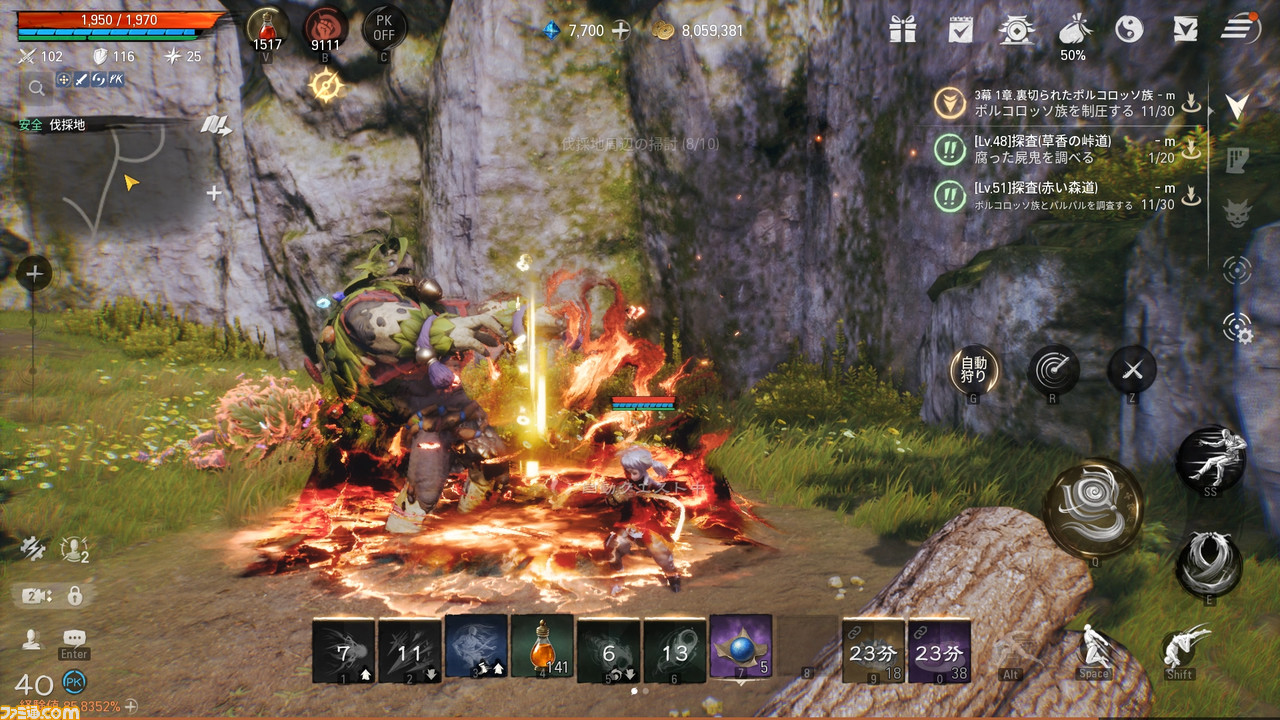Activate the blue orb skill slot
1280x720 pixels.
740,647
